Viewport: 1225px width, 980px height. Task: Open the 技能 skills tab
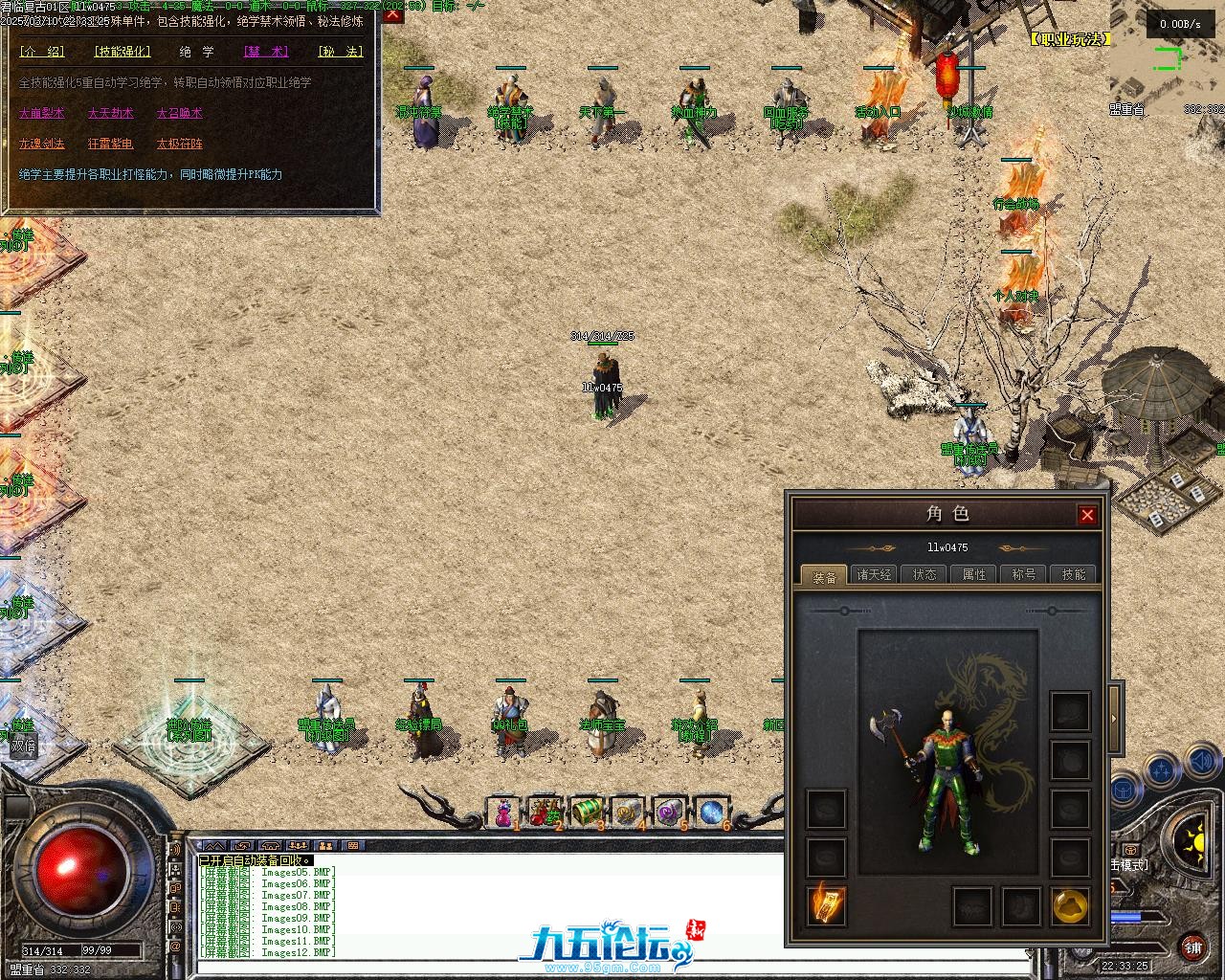coord(1074,575)
